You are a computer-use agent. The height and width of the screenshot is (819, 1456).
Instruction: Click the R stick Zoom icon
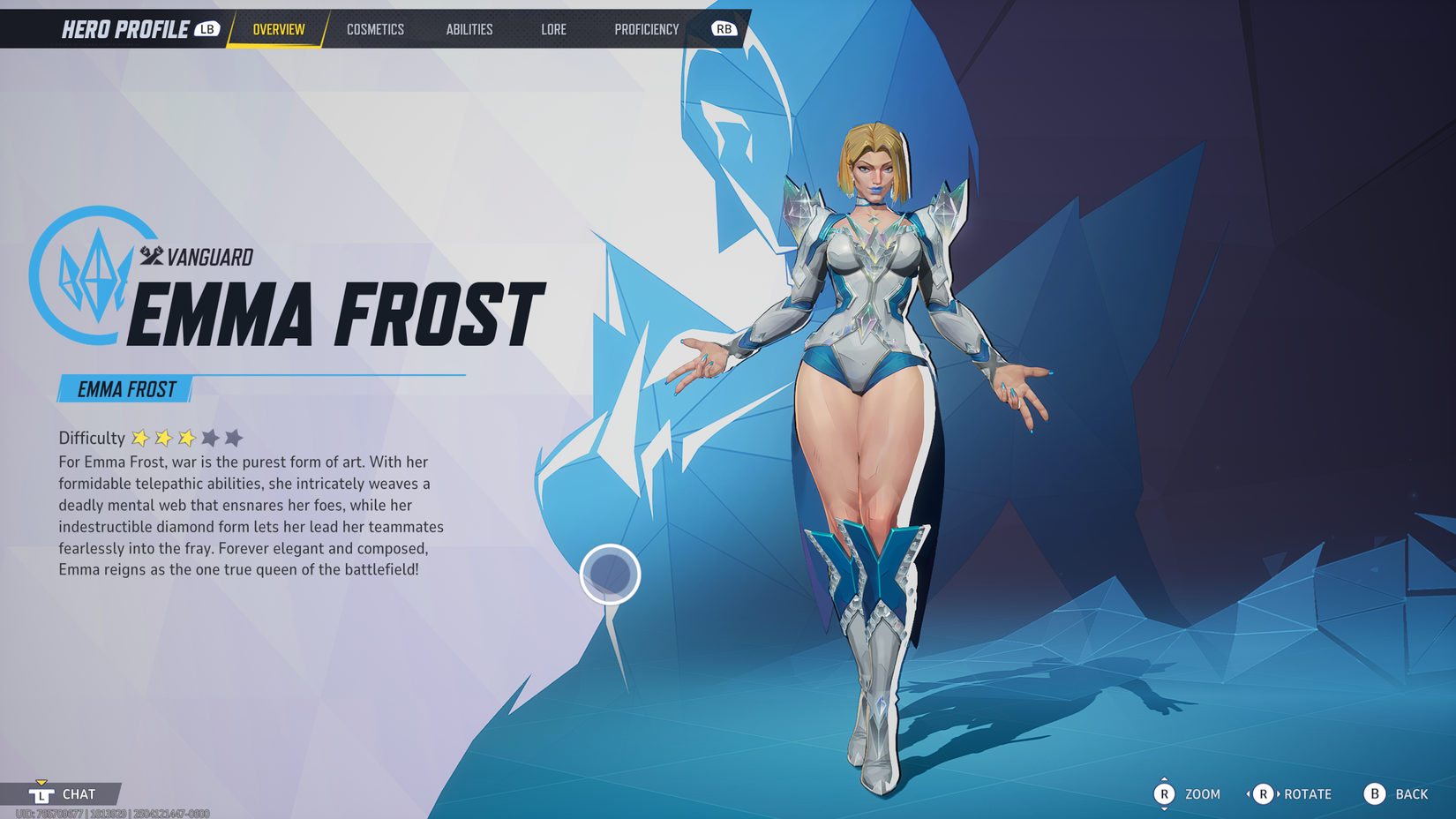pyautogui.click(x=1167, y=793)
